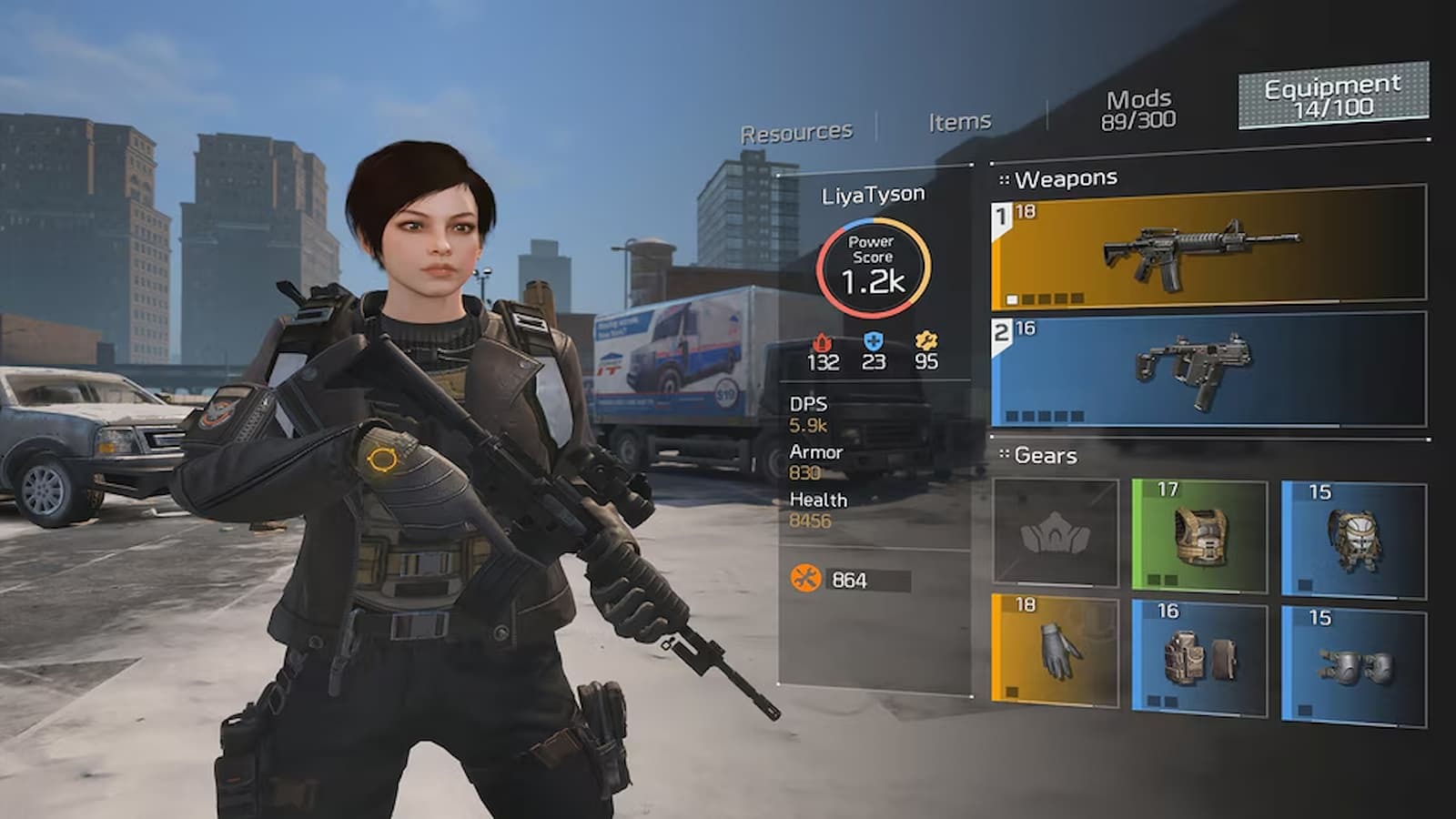Click the Gears section header

(1043, 455)
